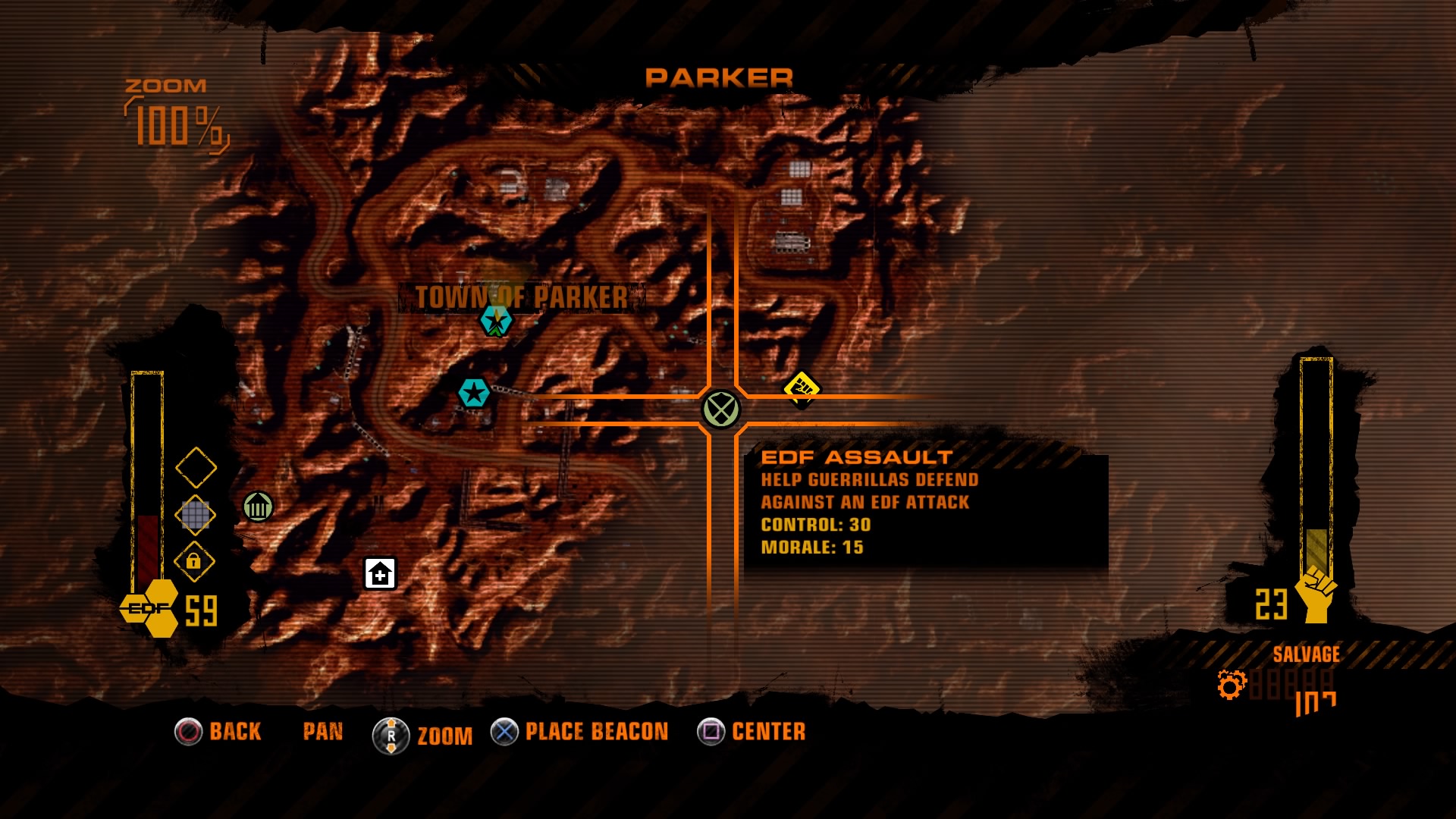Click the red EDF control meter bar
Viewport: 1456px width, 819px height.
149,546
